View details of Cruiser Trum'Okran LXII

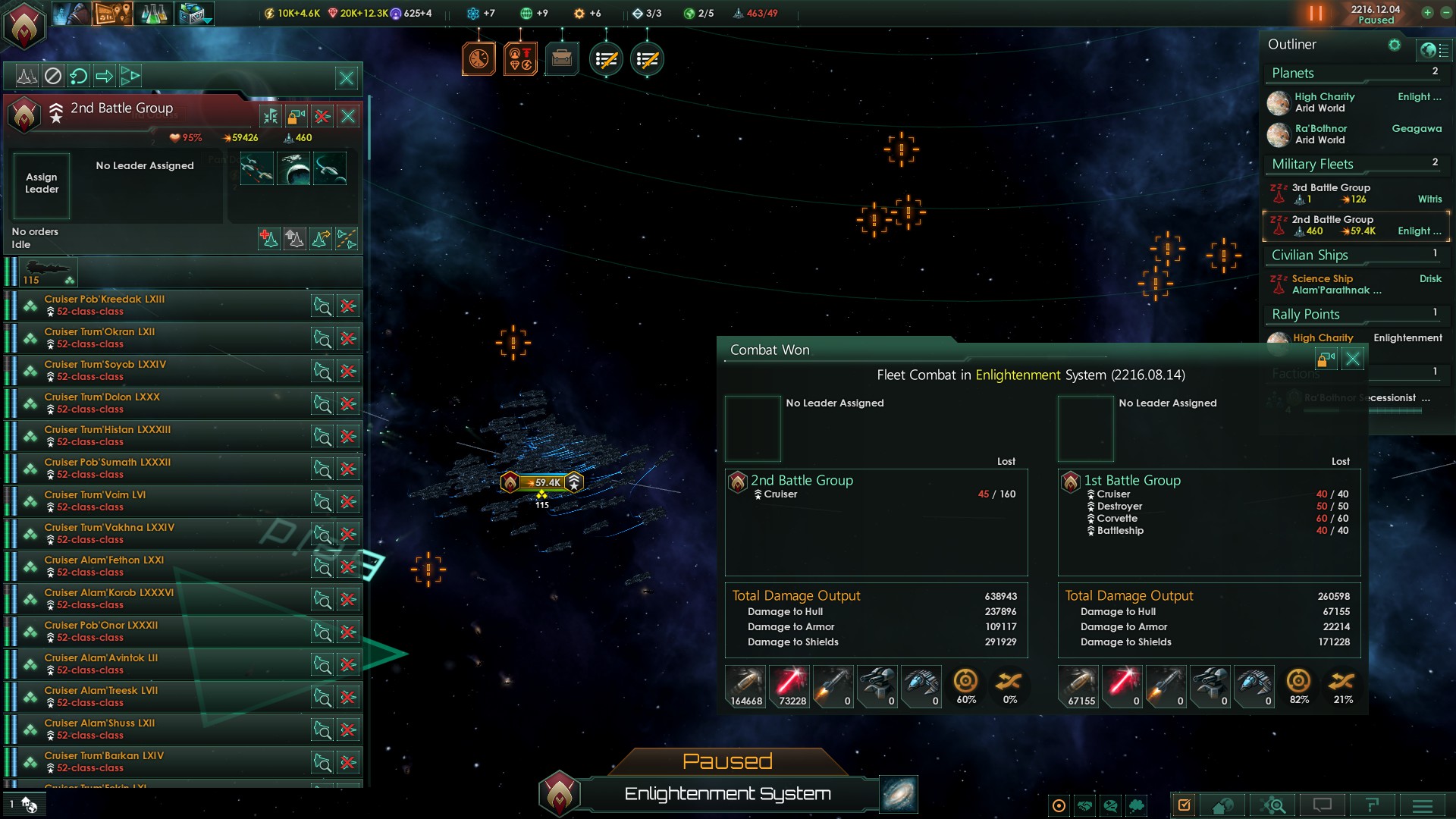point(322,339)
